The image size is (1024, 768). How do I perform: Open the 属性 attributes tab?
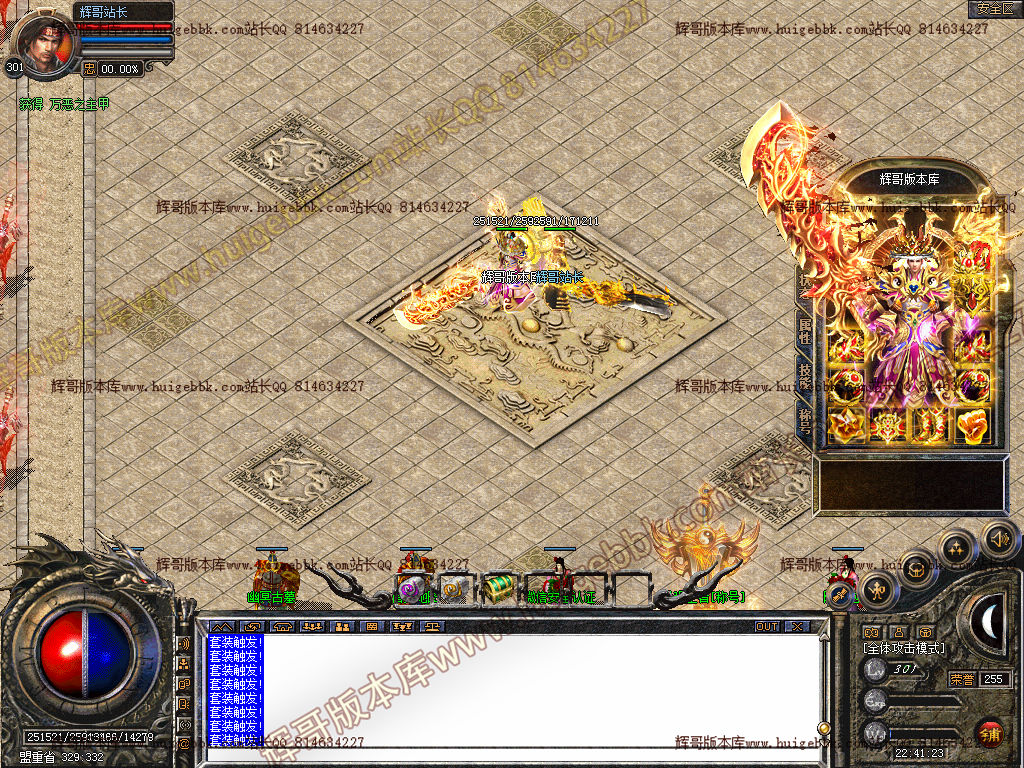click(805, 331)
